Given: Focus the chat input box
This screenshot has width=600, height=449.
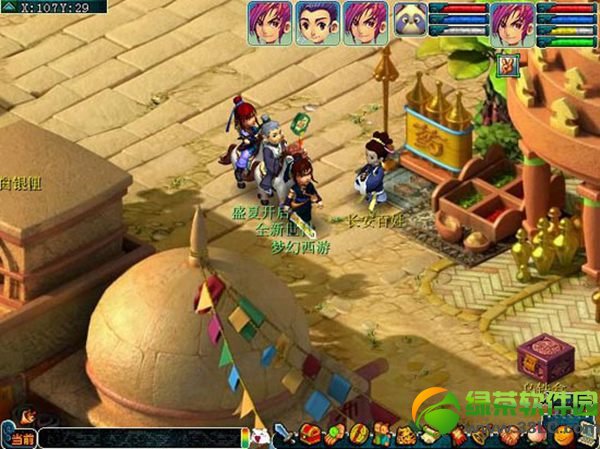Looking at the screenshot, I should pyautogui.click(x=140, y=438).
